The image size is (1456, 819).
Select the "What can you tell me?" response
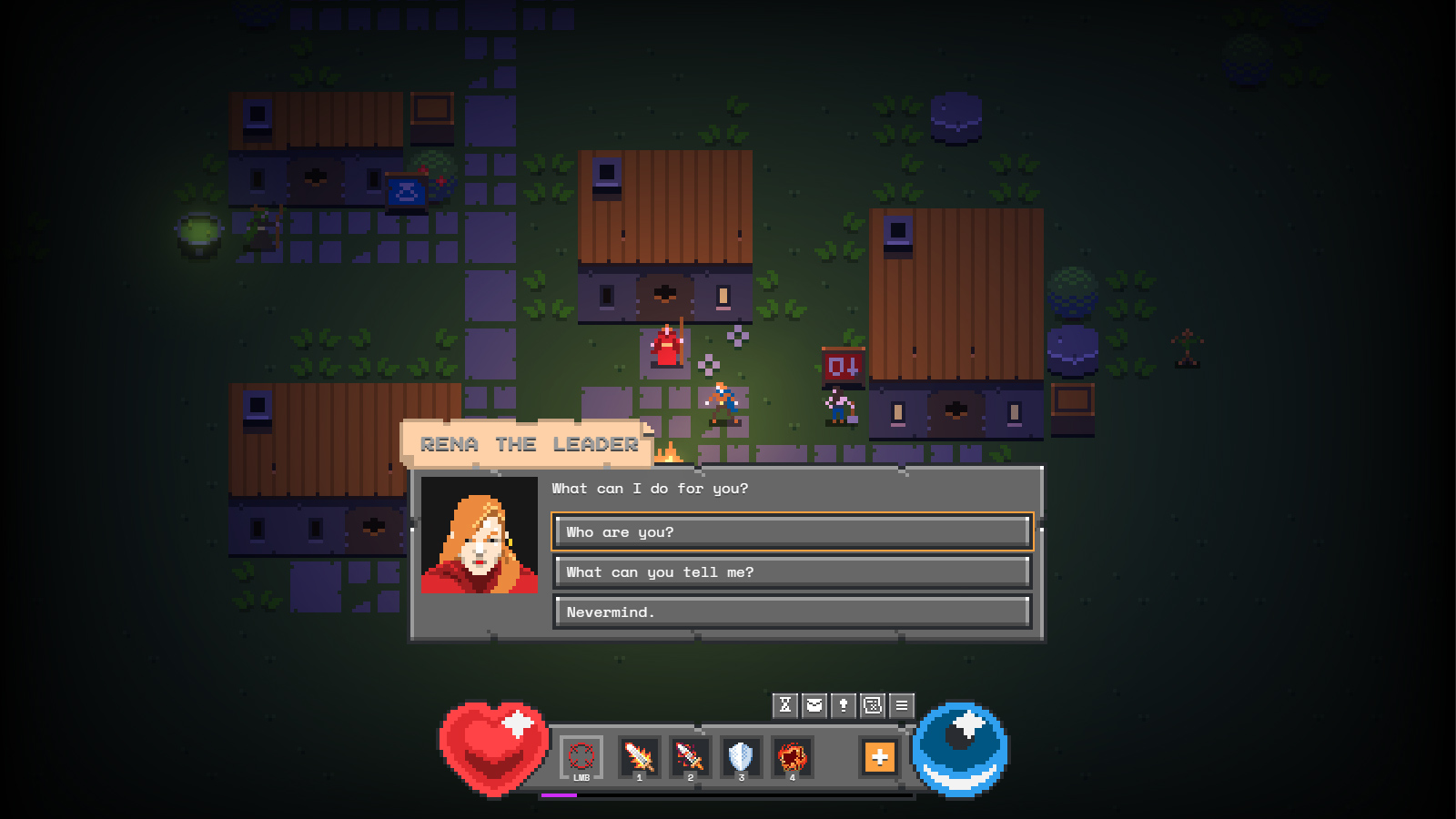click(x=791, y=571)
